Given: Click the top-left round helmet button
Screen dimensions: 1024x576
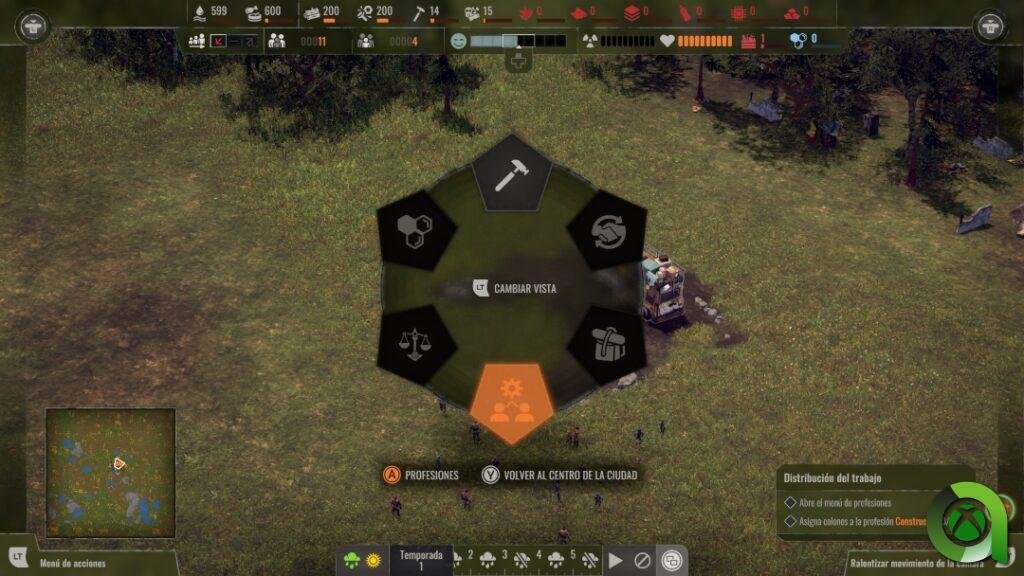Looking at the screenshot, I should click(x=33, y=26).
